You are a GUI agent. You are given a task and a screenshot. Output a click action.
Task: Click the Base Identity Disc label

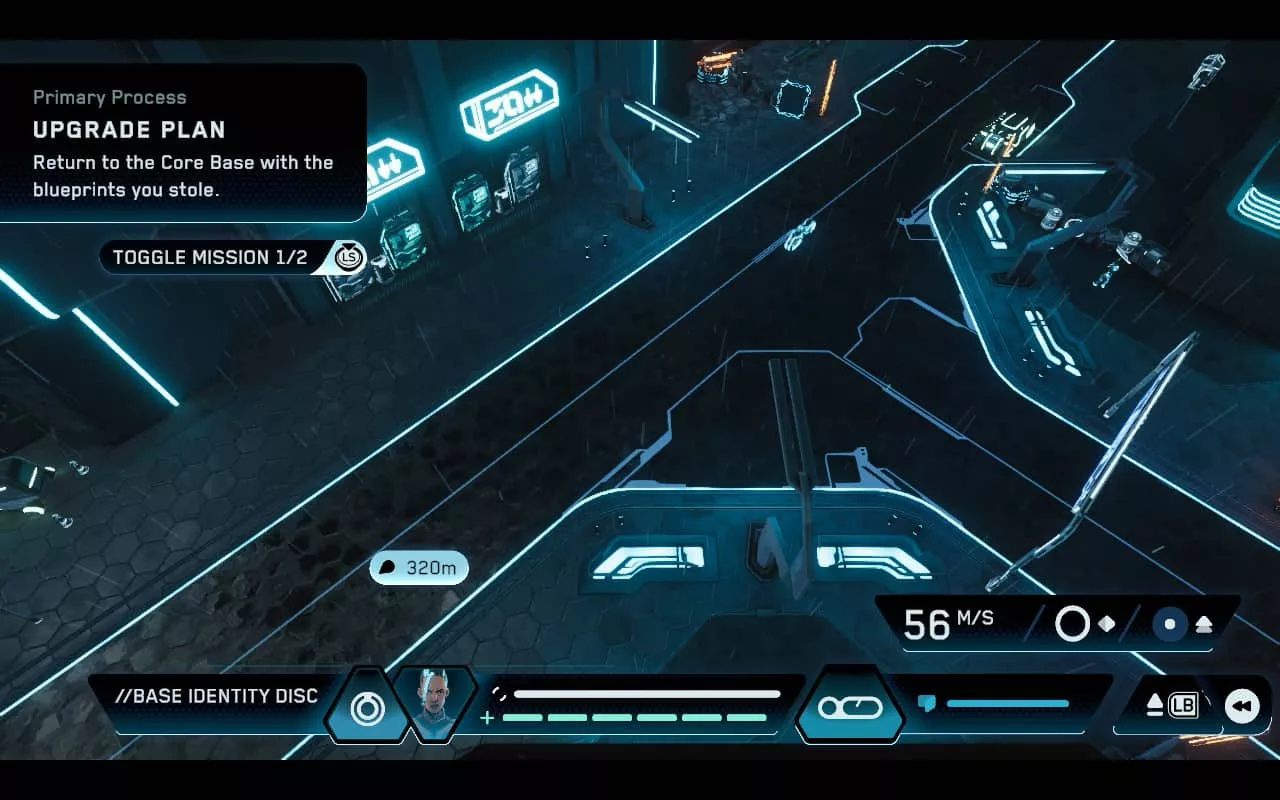(x=216, y=696)
